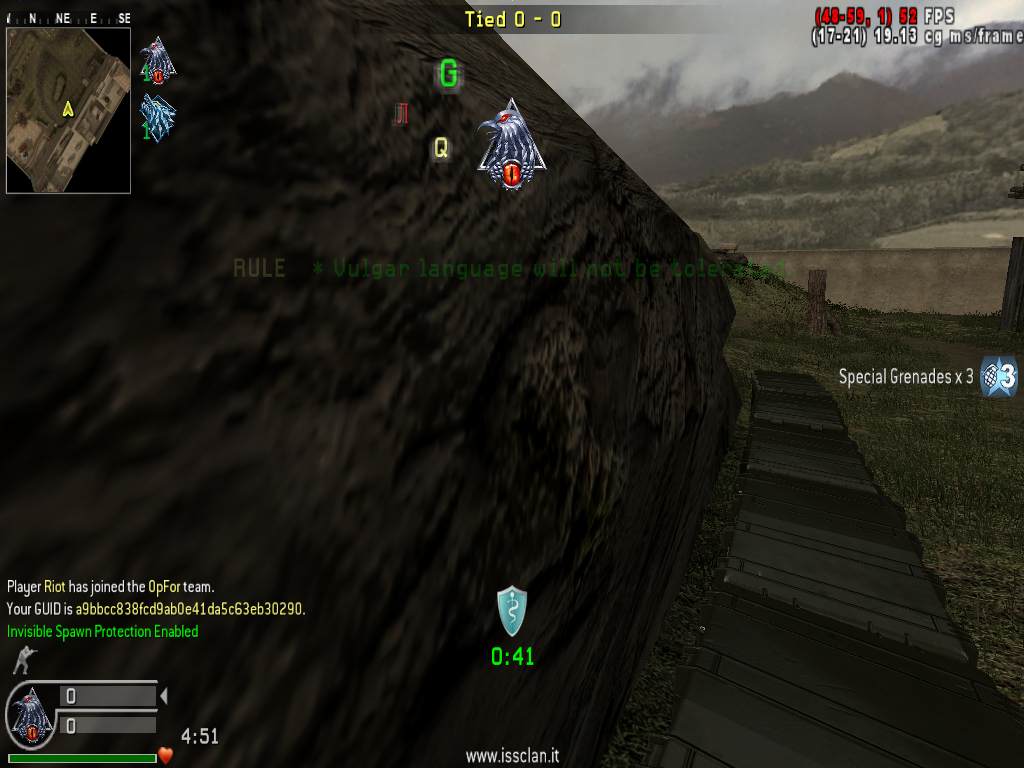
Task: Open the www.issclan.it website link
Action: coord(512,757)
